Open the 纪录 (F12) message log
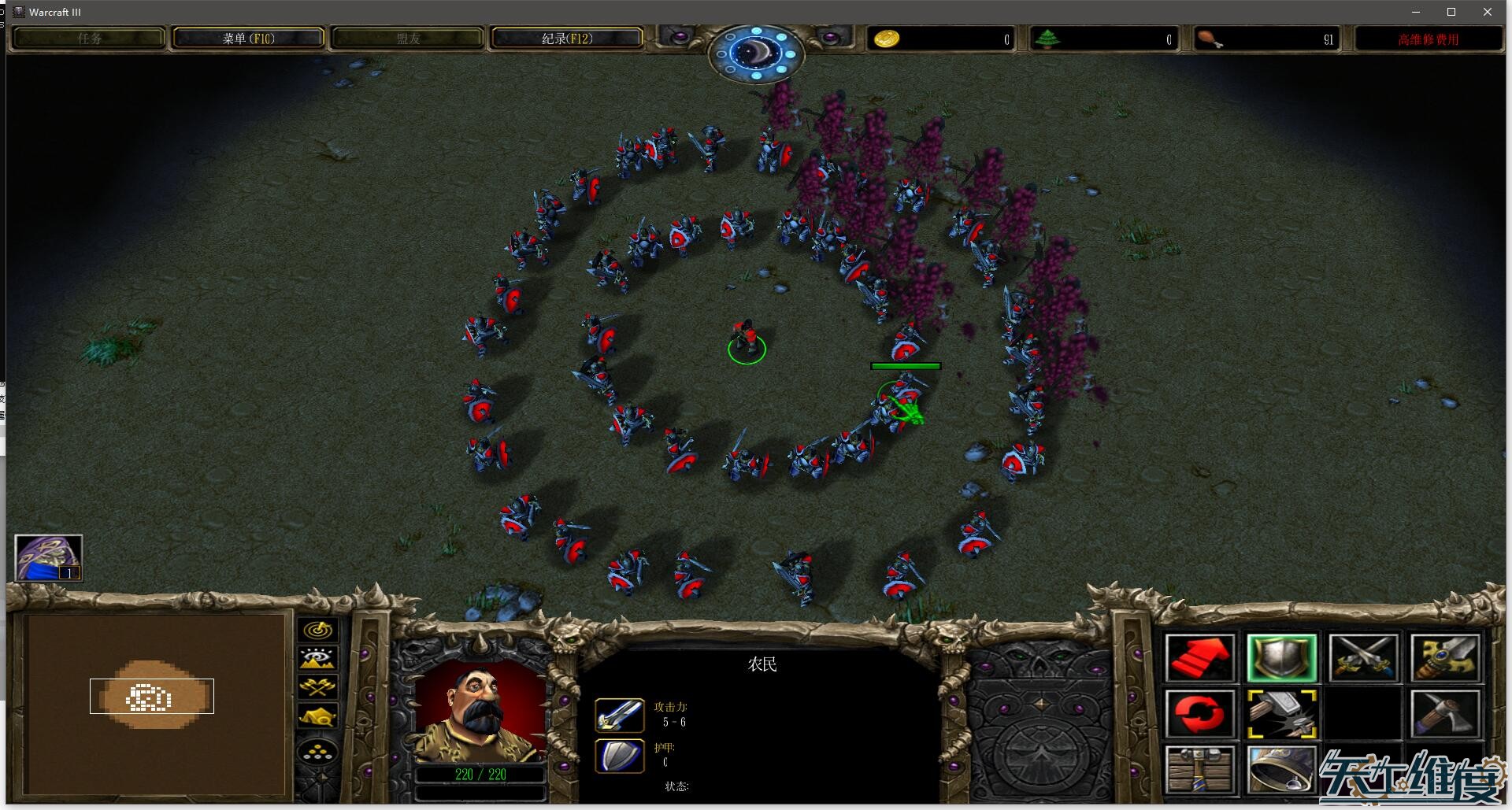 [567, 39]
